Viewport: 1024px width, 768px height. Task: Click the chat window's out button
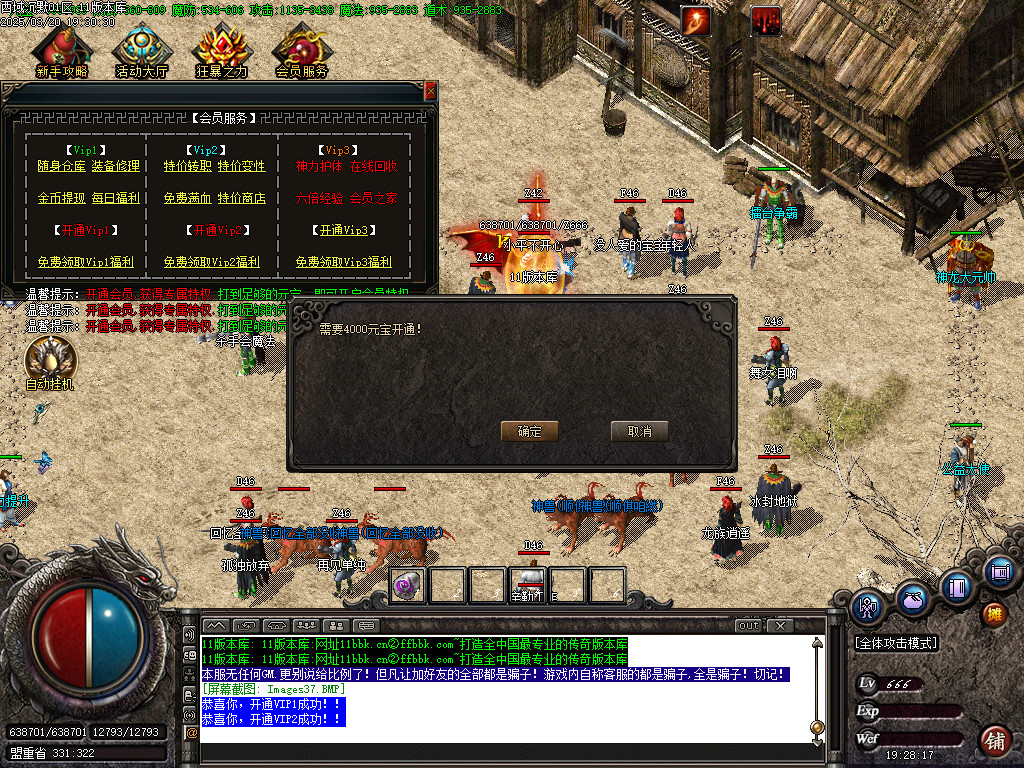748,626
